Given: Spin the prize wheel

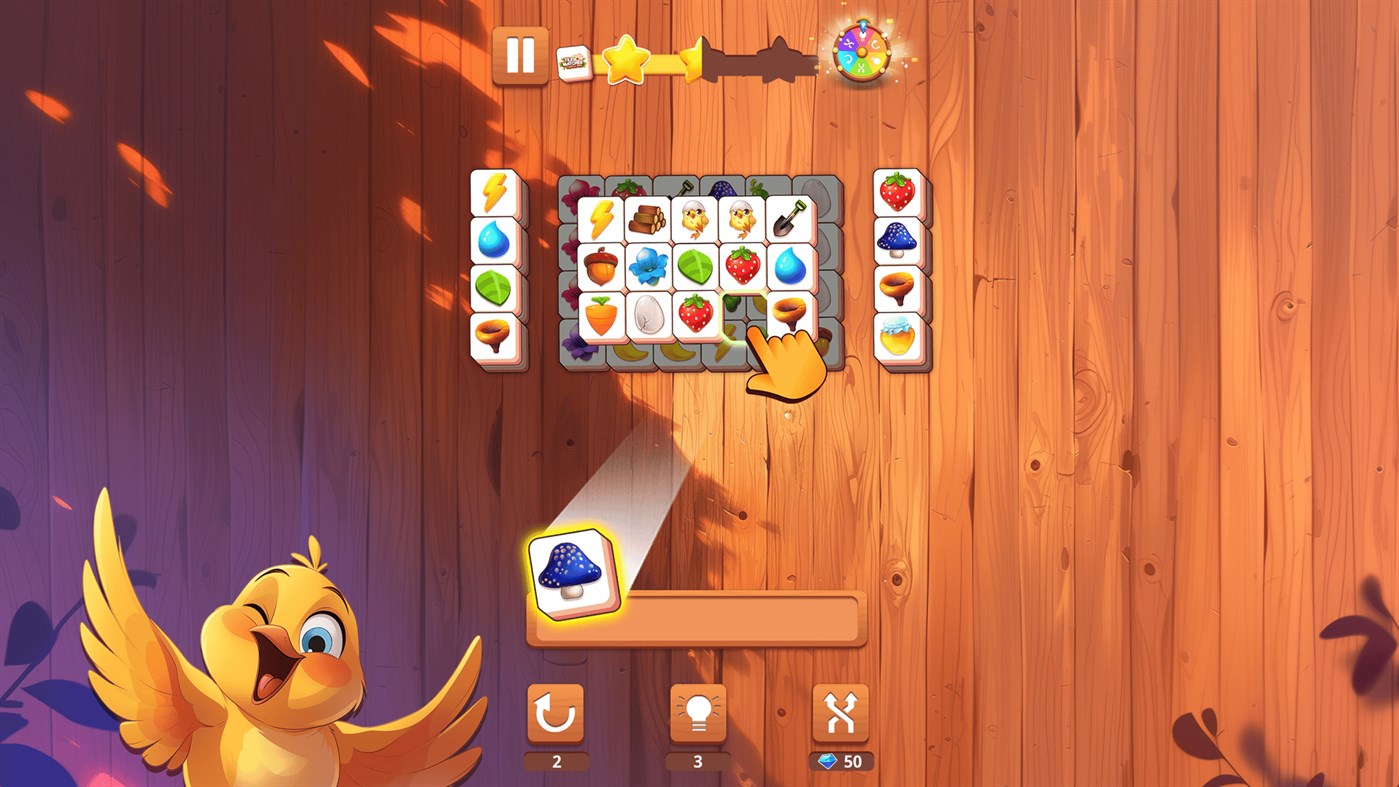Looking at the screenshot, I should [x=862, y=53].
